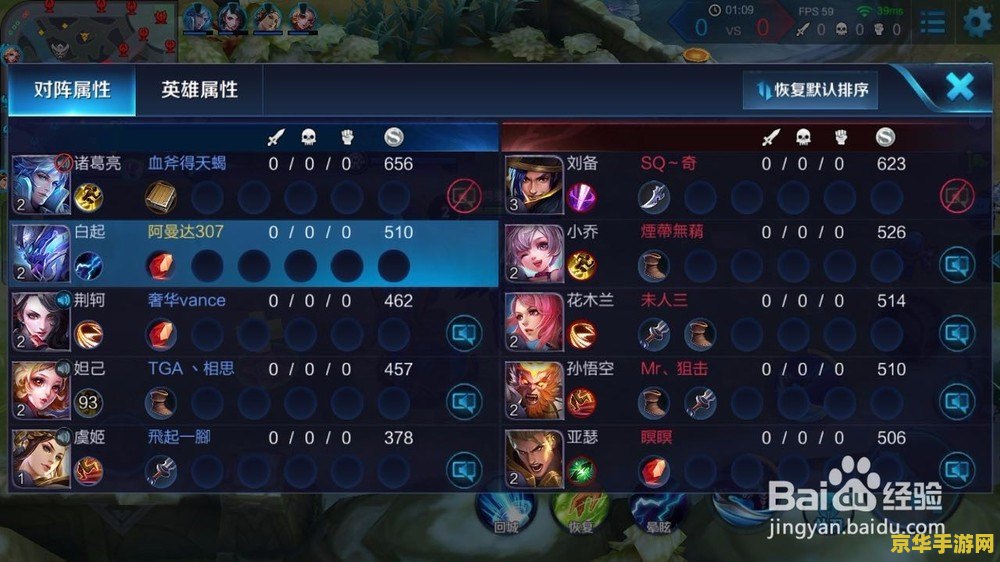Select 诸葛亮 player row

pos(250,184)
